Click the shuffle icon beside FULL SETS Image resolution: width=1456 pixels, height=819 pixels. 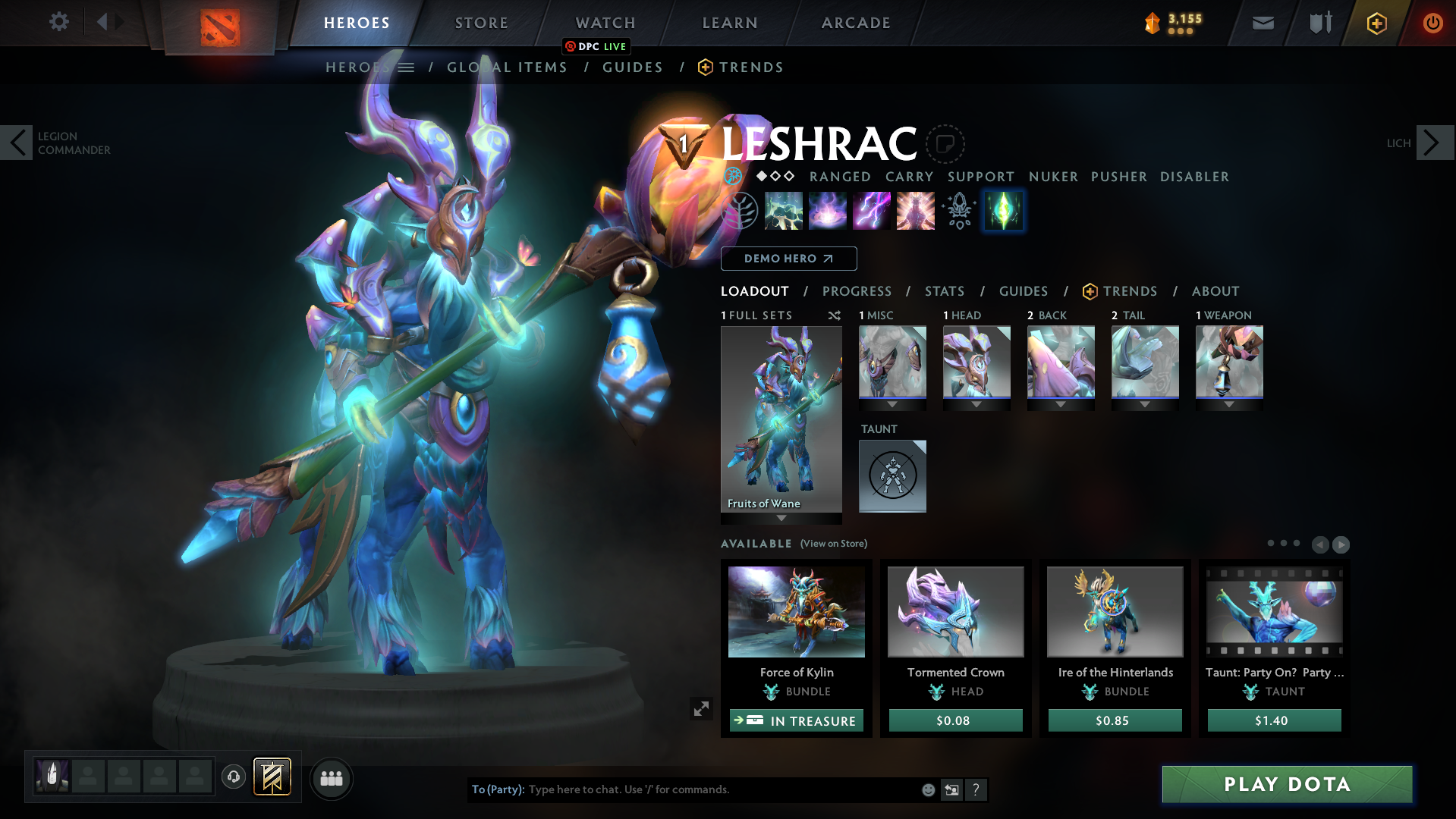click(834, 315)
